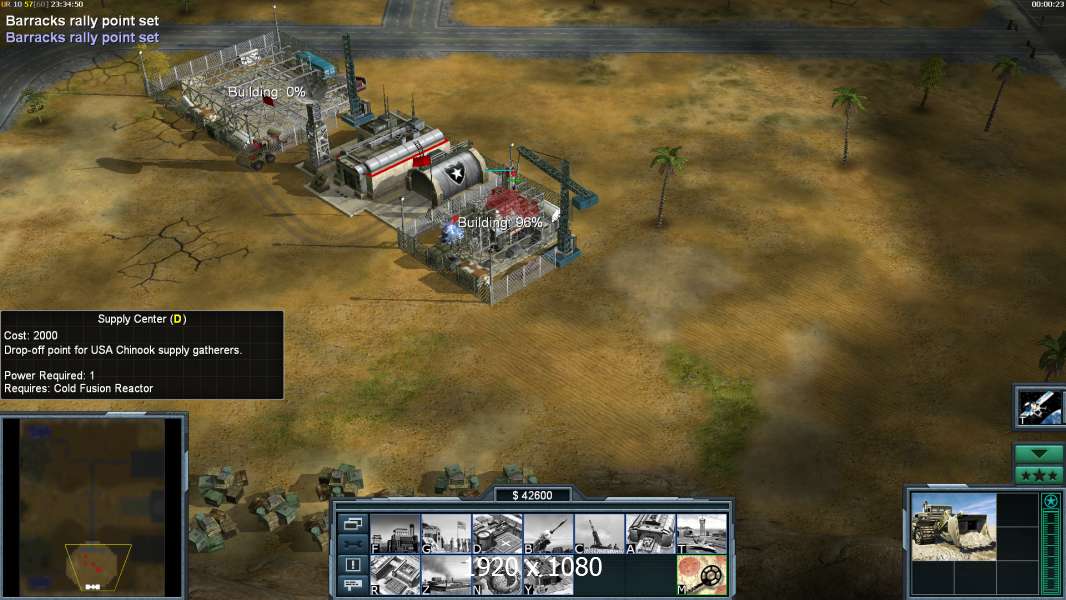Click the exclamation mark button

(x=352, y=565)
